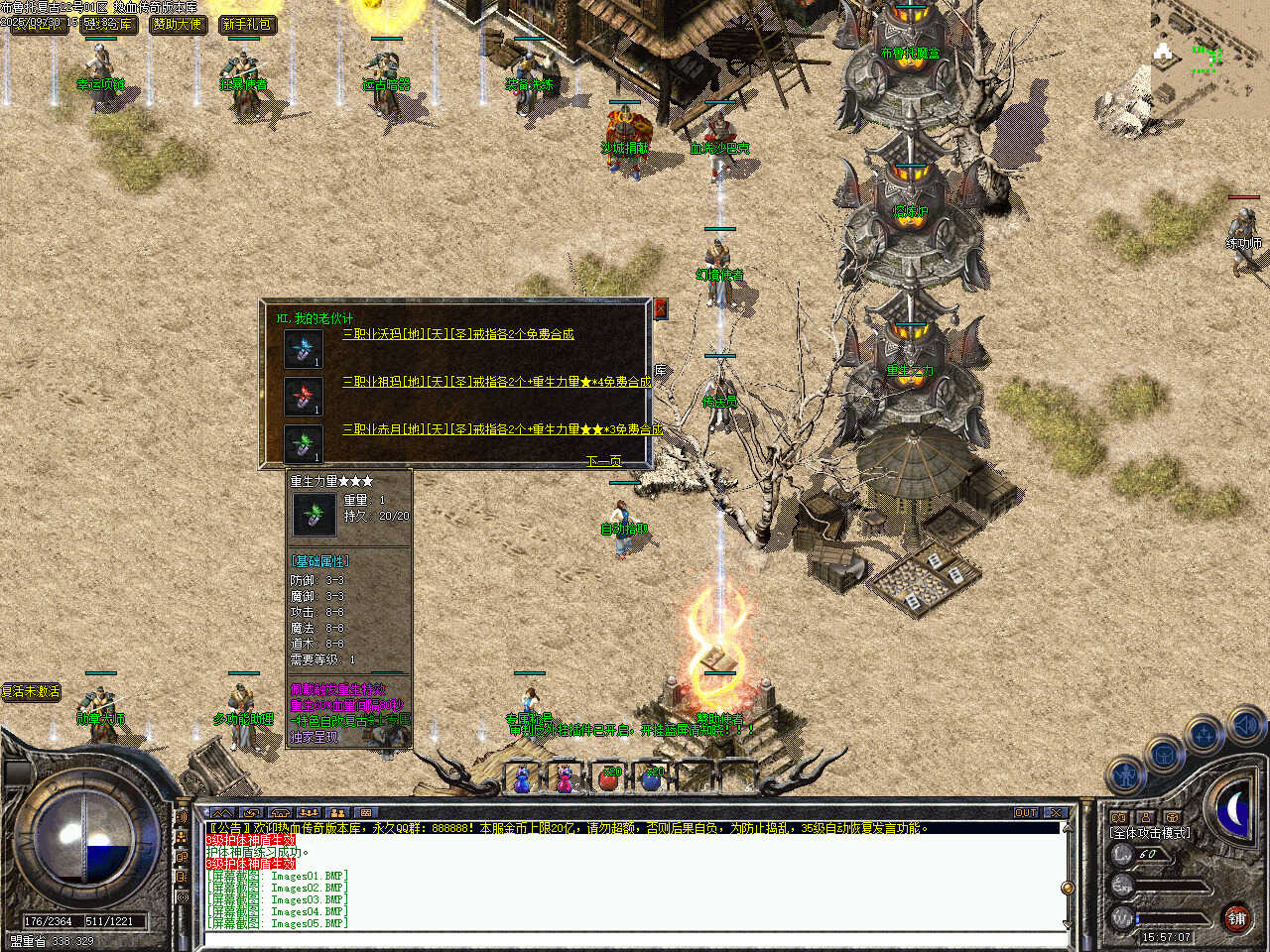Click the 复活未激活 revive status button
1270x952 pixels.
pyautogui.click(x=31, y=691)
